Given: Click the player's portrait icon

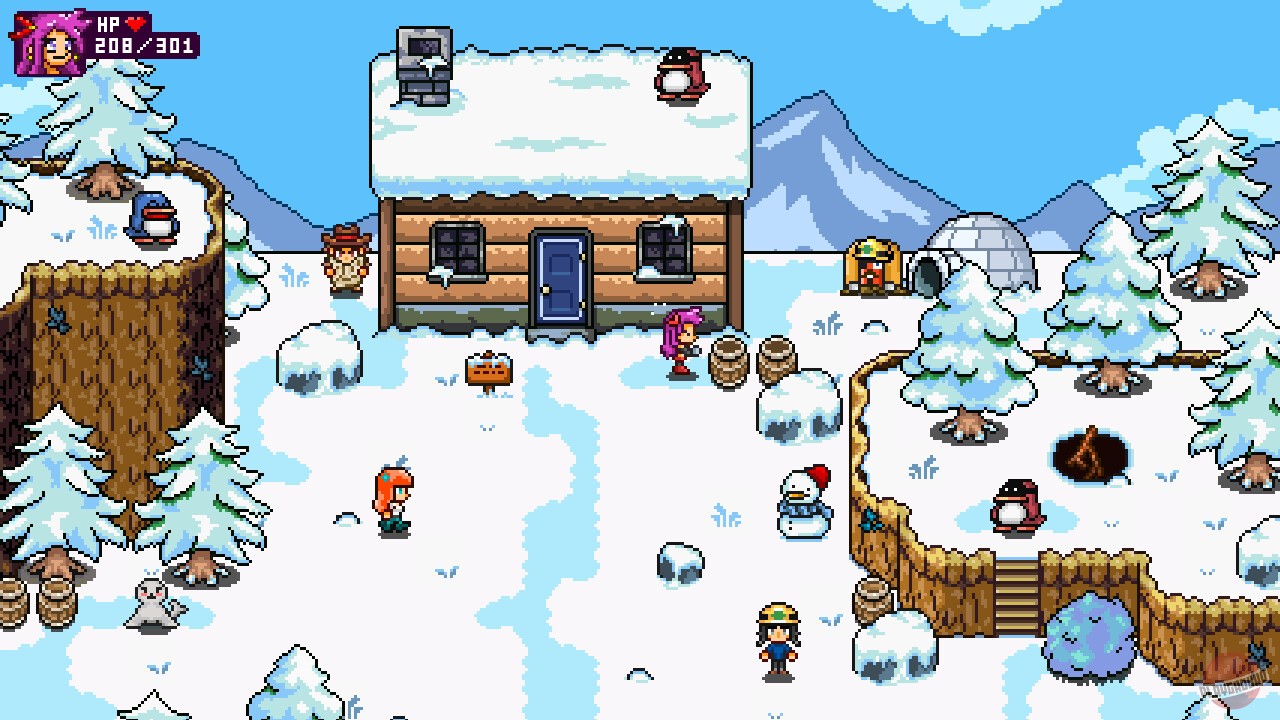Looking at the screenshot, I should coord(48,42).
